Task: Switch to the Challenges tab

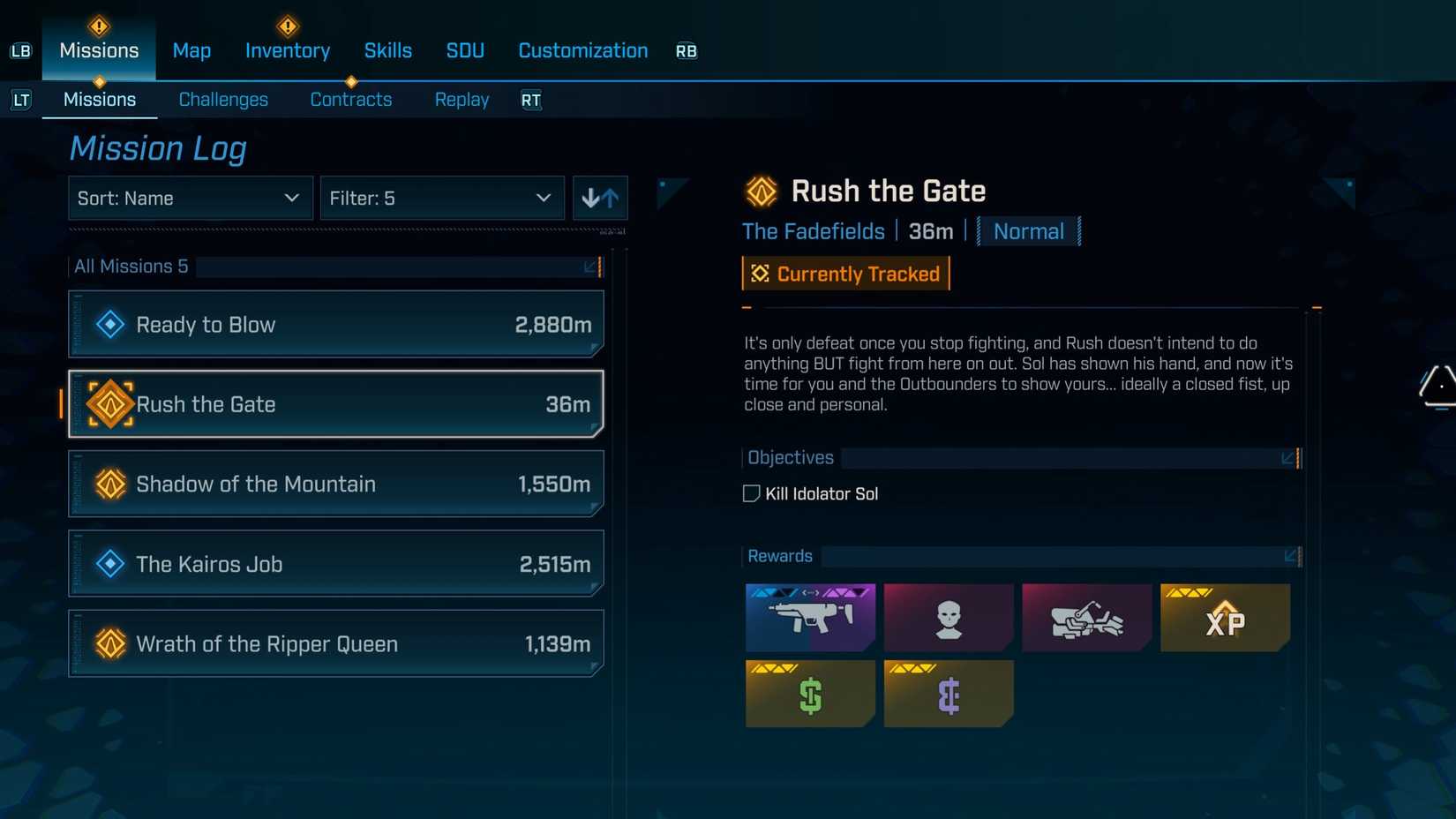Action: pos(223,99)
